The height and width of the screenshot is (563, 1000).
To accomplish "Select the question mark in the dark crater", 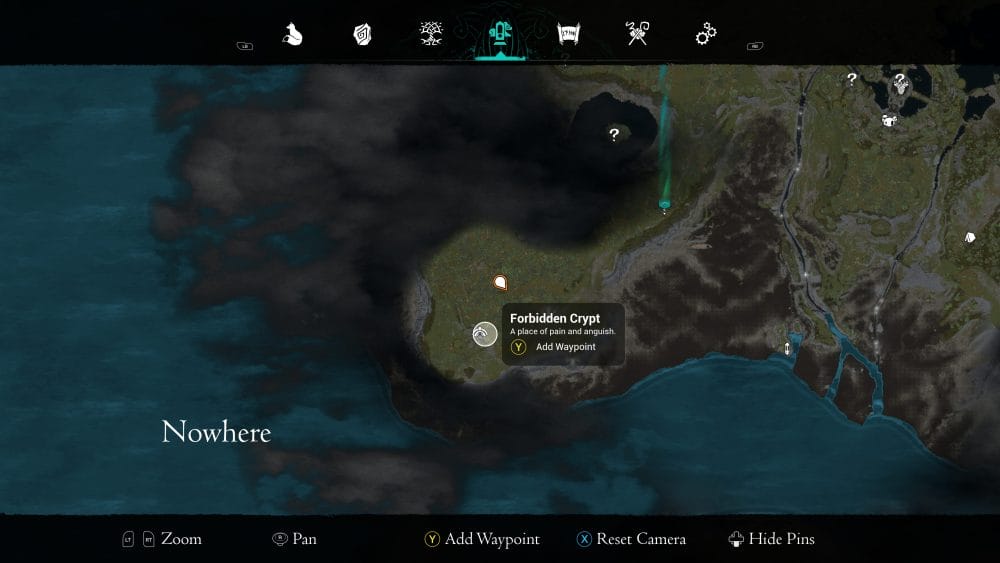I will coord(614,134).
